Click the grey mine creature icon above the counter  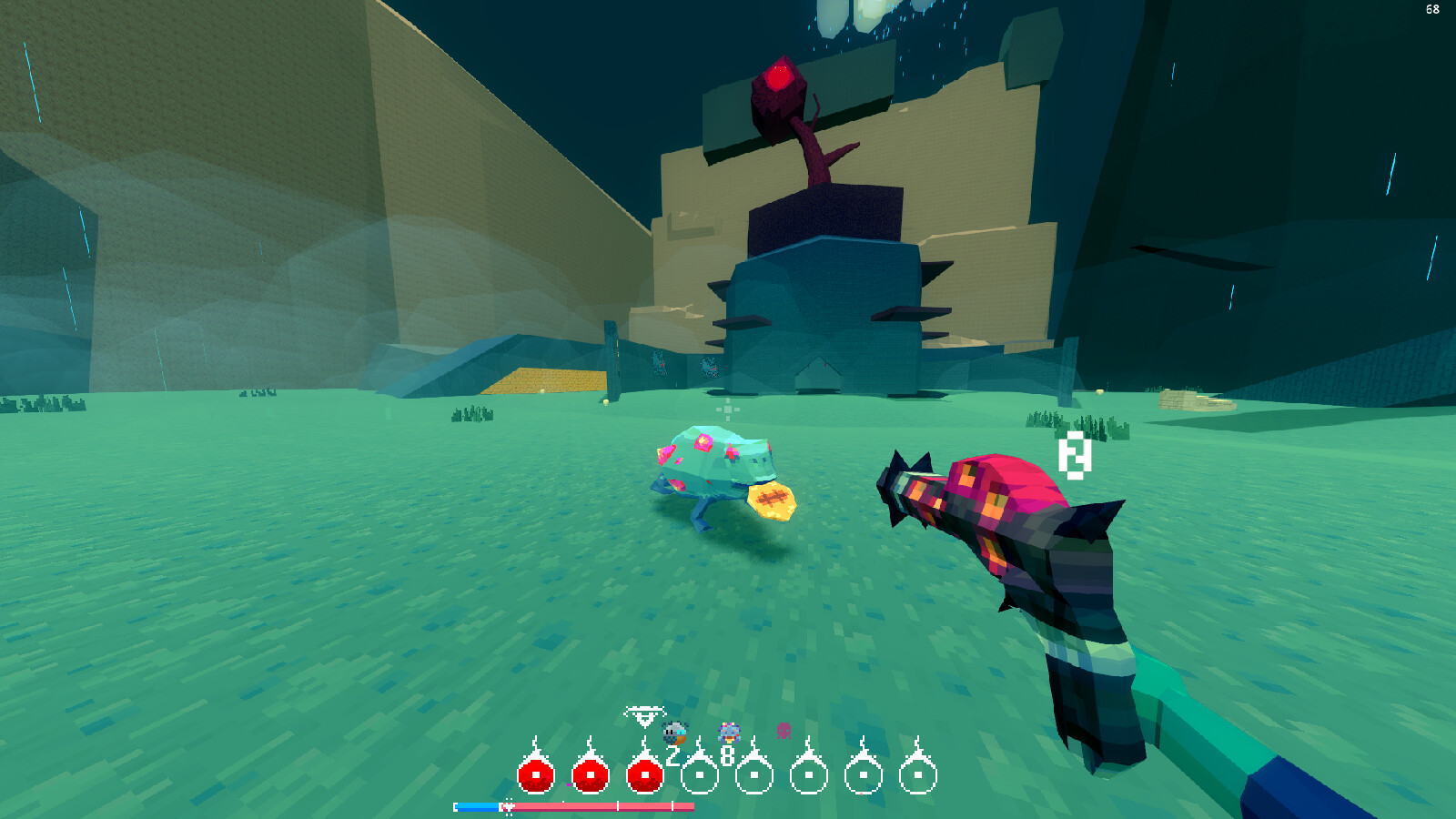674,731
